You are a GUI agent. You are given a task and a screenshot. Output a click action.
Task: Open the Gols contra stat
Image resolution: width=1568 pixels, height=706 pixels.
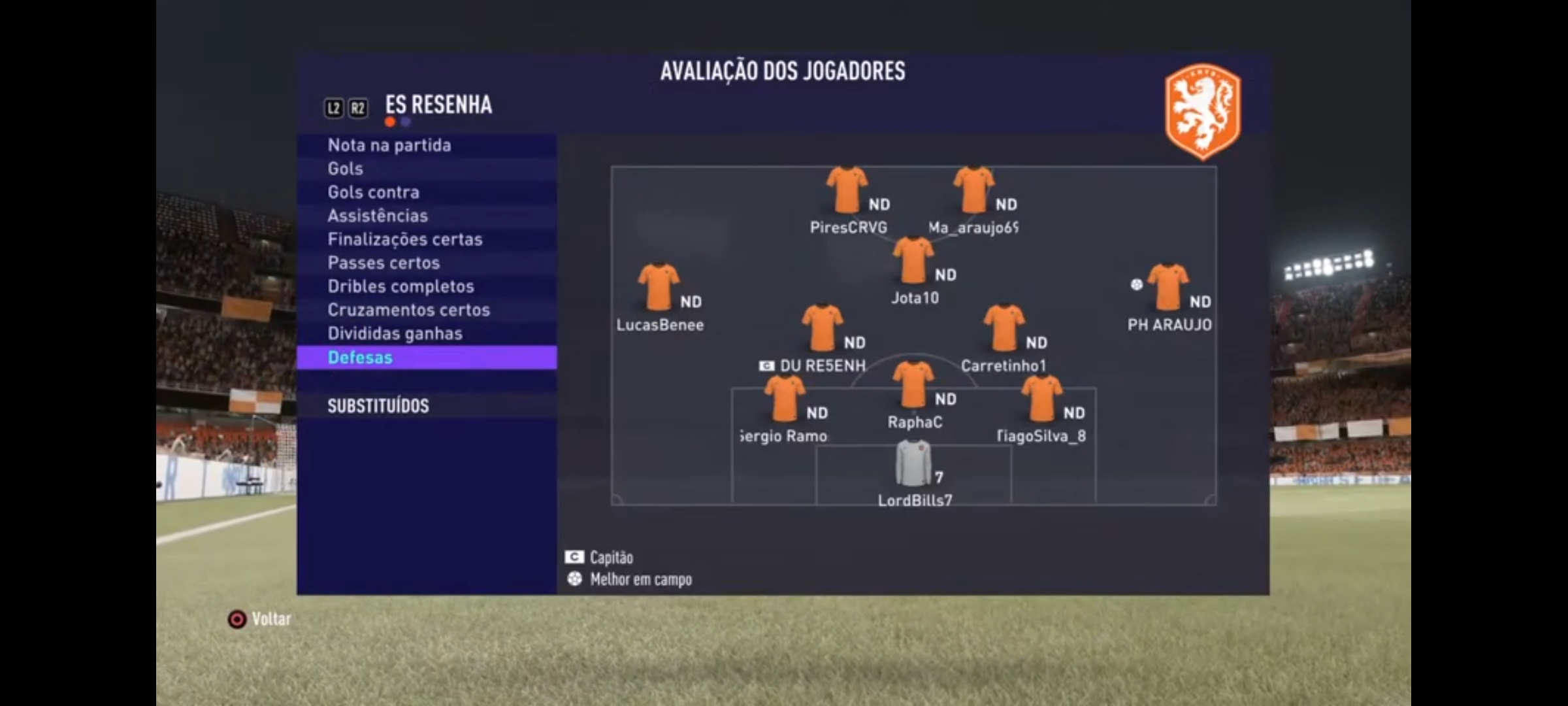pos(374,192)
